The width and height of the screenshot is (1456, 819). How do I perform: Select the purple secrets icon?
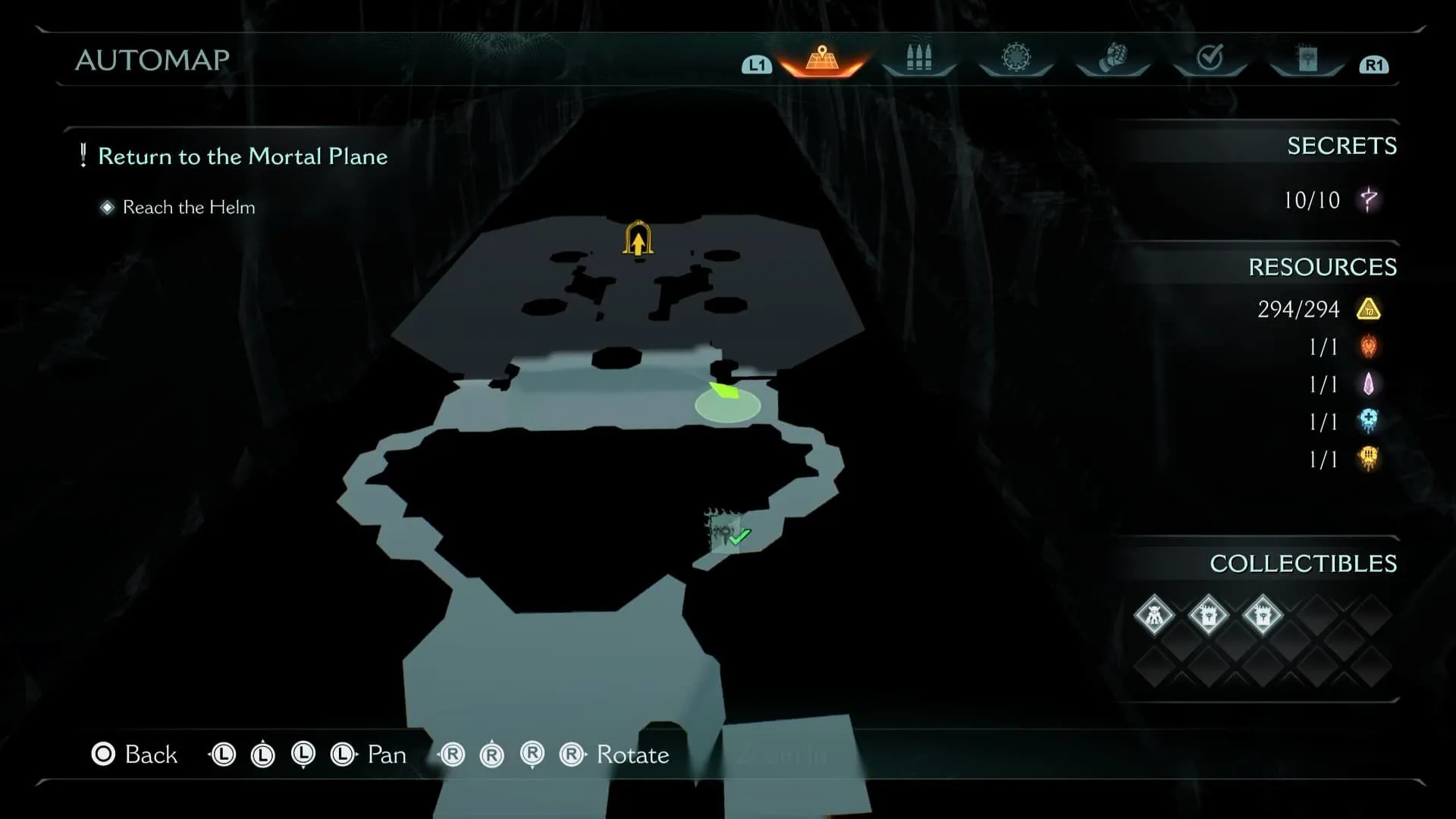(x=1369, y=200)
